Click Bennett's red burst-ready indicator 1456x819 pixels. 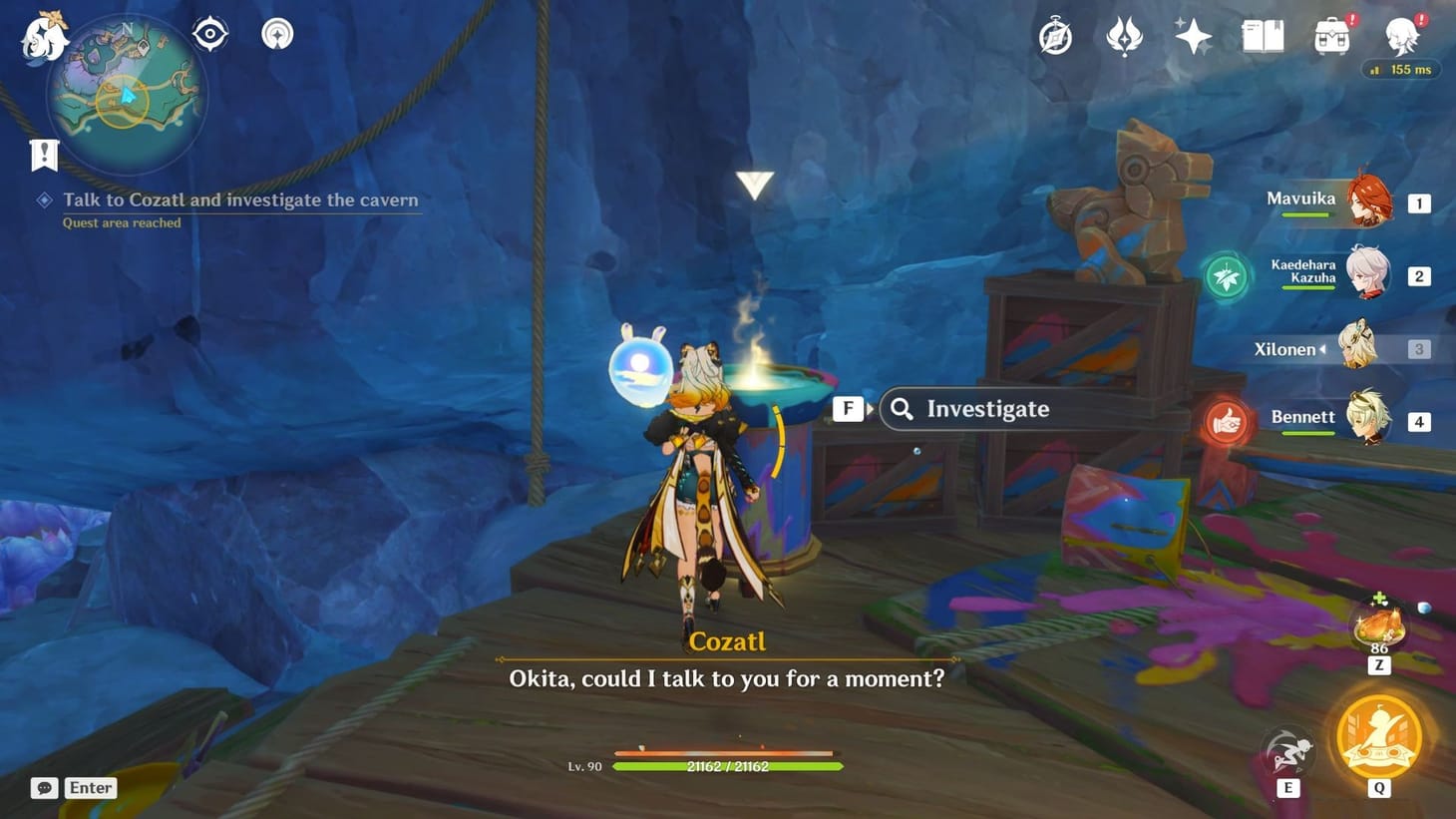click(1226, 422)
